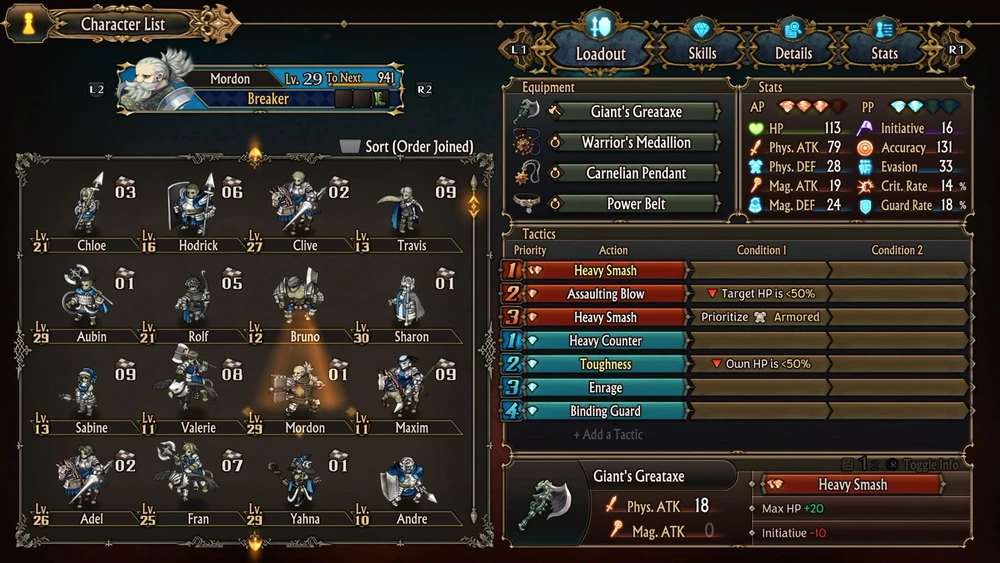Select the Toughness tactic row
The width and height of the screenshot is (1000, 563).
point(605,364)
